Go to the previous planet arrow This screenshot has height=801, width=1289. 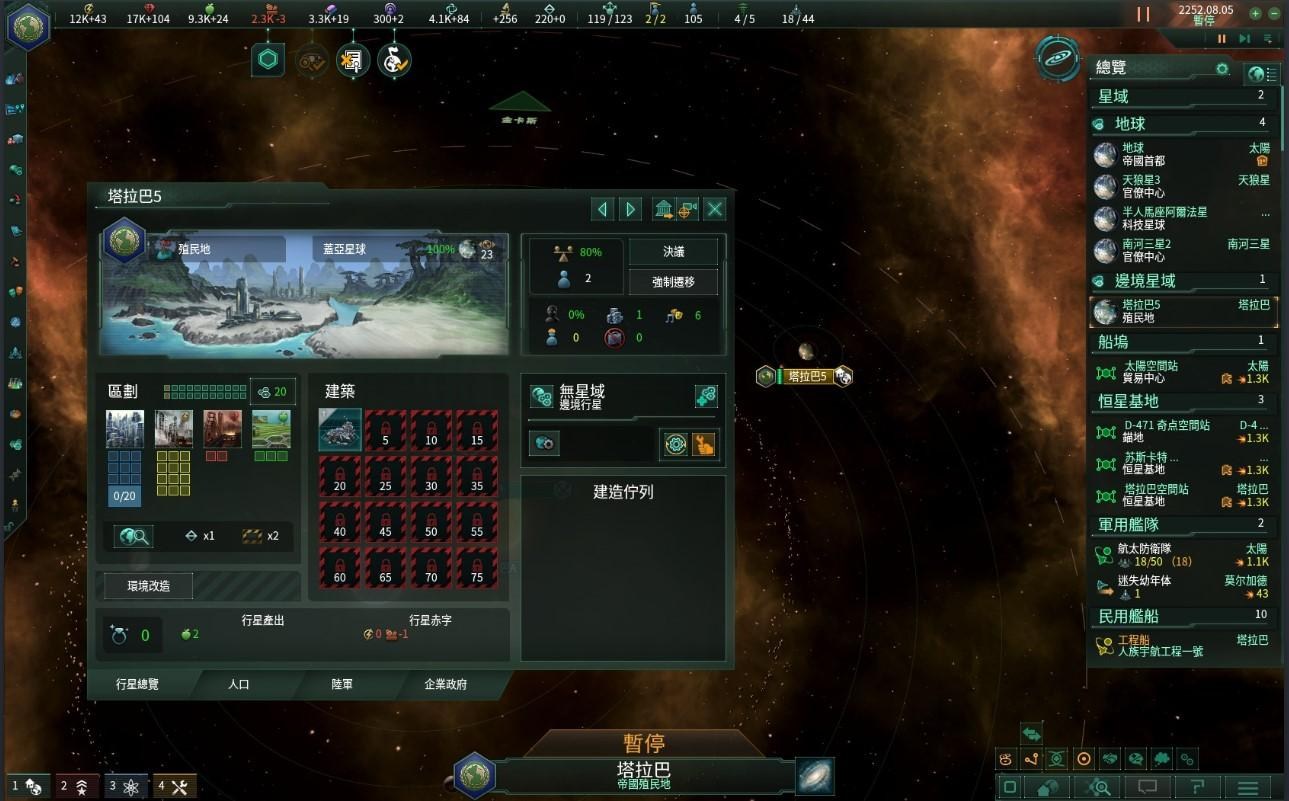click(602, 209)
